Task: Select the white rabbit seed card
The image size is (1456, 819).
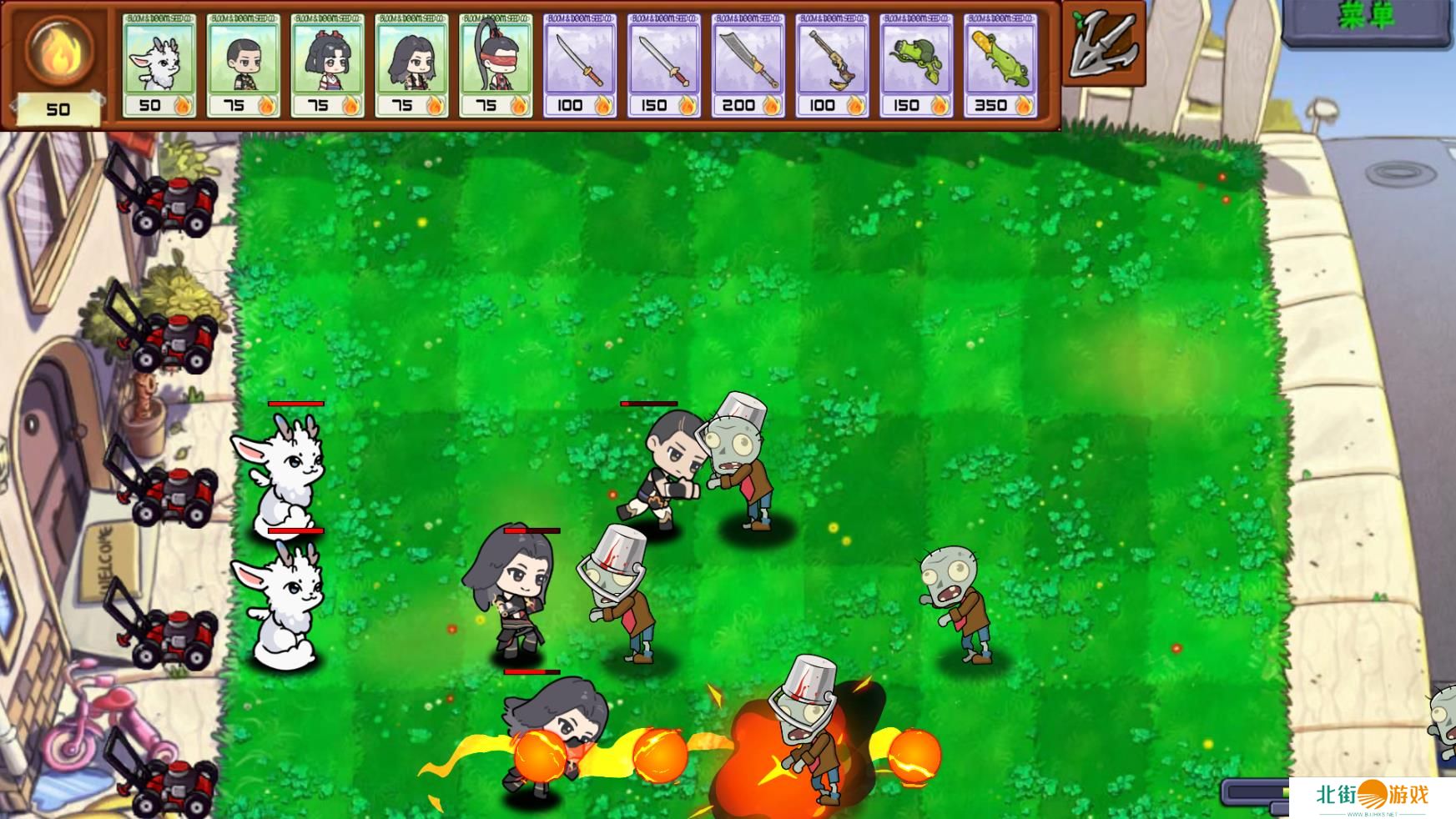Action: tap(159, 65)
